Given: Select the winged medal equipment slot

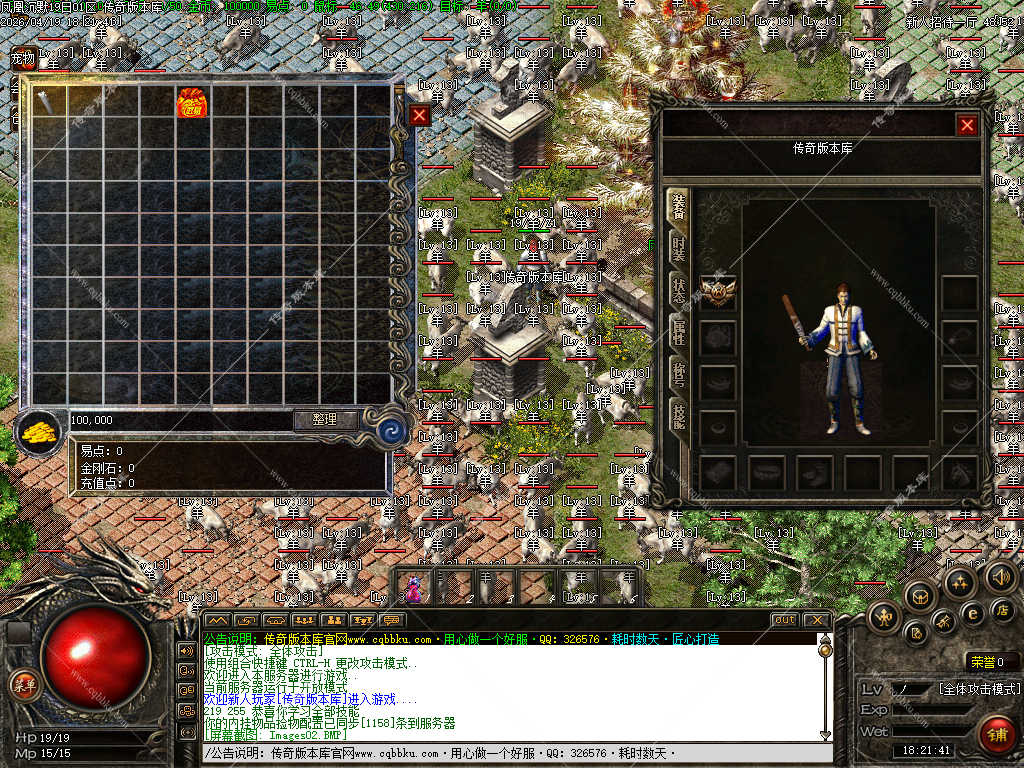Looking at the screenshot, I should pyautogui.click(x=718, y=292).
